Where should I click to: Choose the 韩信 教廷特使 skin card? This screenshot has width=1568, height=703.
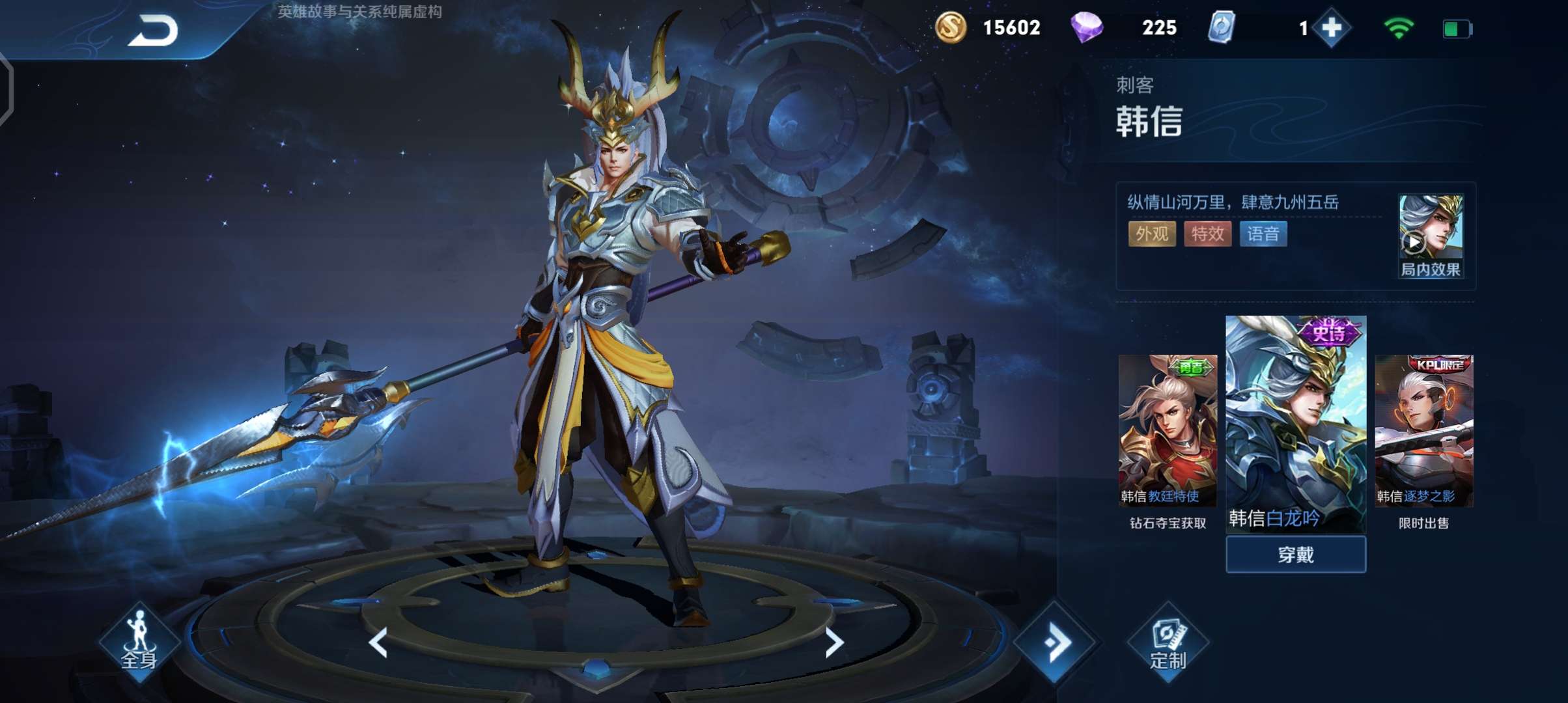click(x=1168, y=430)
